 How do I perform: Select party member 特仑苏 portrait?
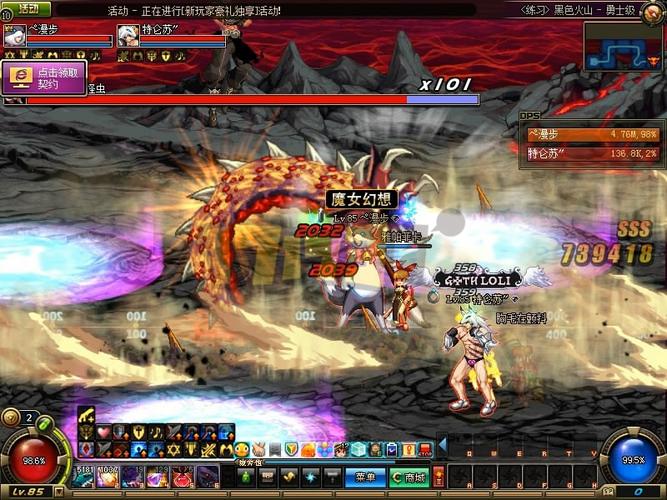pos(127,35)
